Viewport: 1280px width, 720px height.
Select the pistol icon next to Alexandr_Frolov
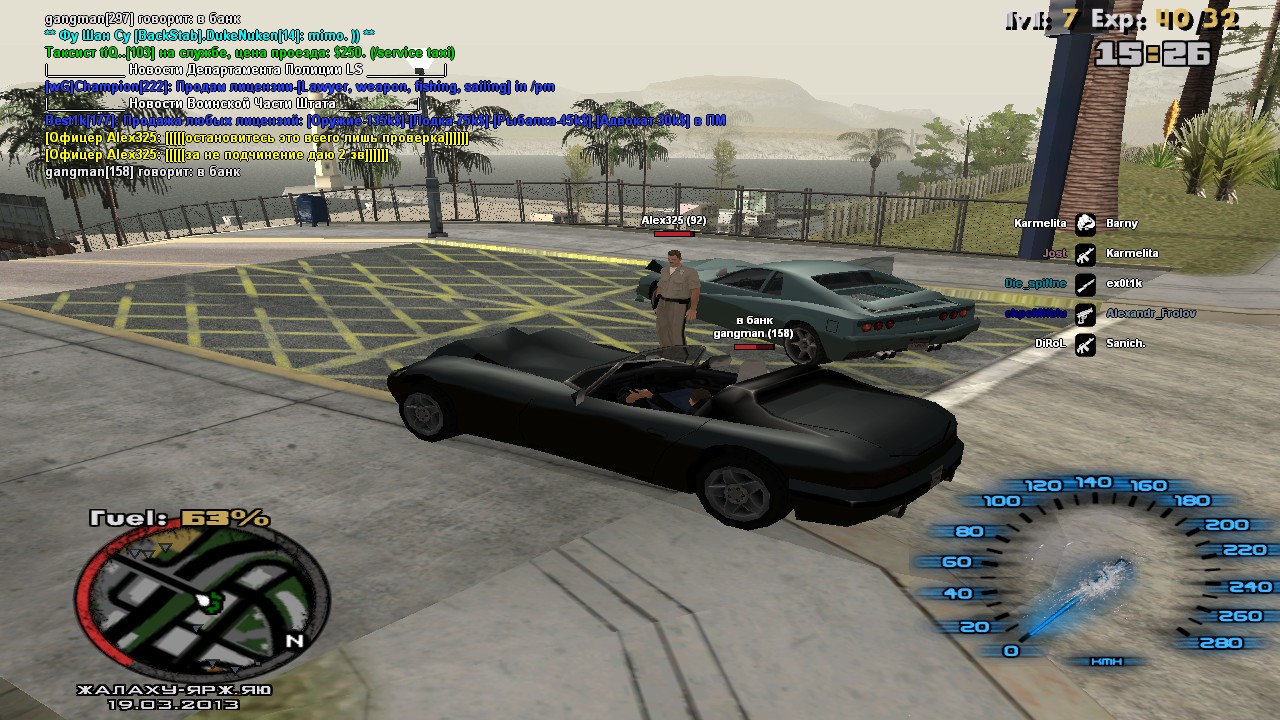(x=1085, y=314)
